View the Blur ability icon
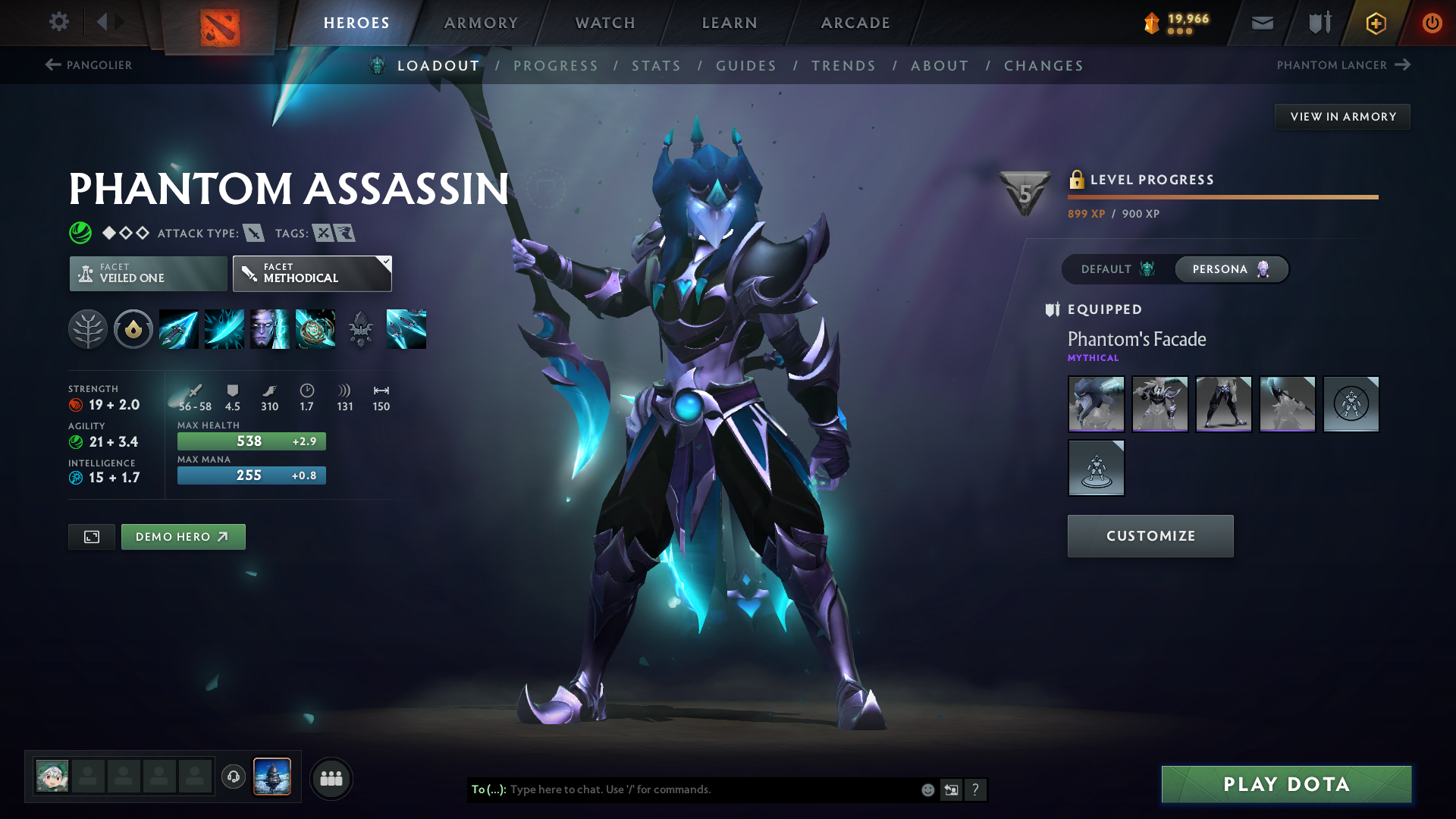 [270, 328]
